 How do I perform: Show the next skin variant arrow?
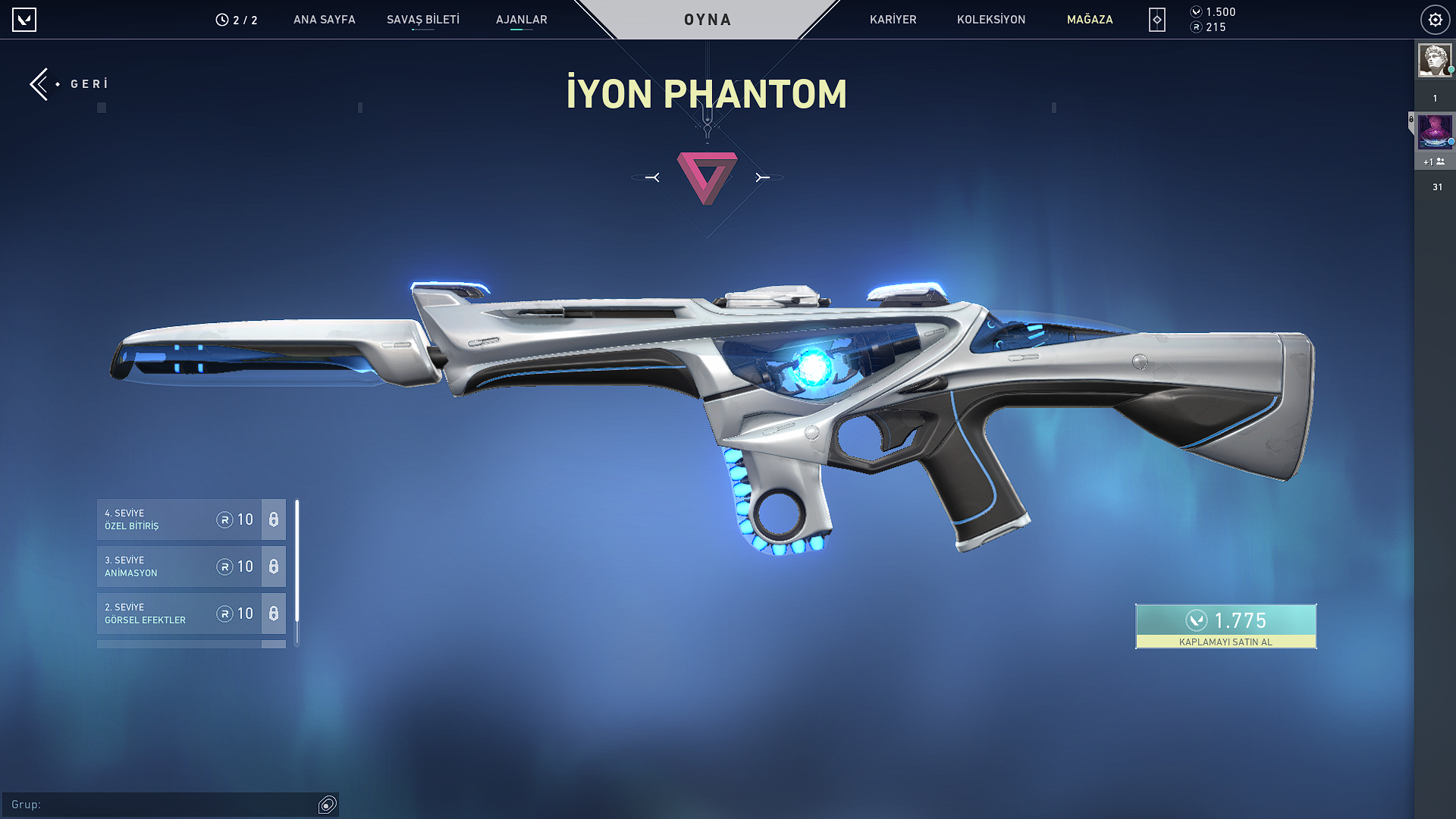point(762,177)
